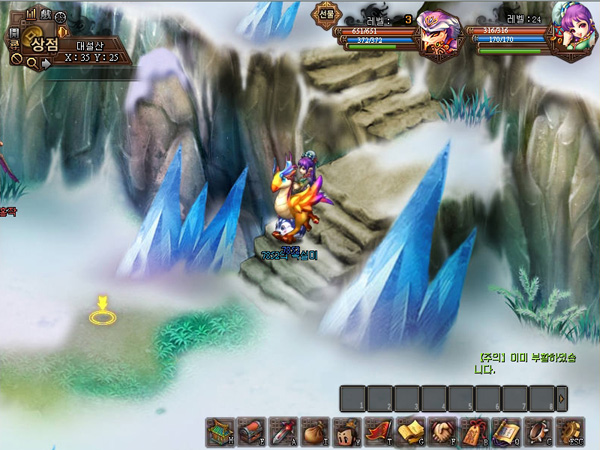The image size is (600, 450).
Task: Open the yellow open book icon
Action: coord(409,431)
